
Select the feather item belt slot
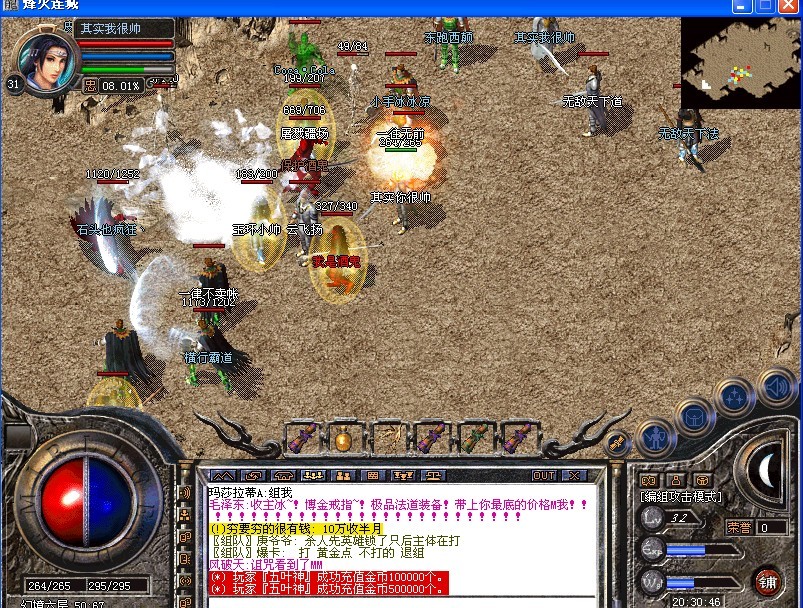tap(387, 437)
